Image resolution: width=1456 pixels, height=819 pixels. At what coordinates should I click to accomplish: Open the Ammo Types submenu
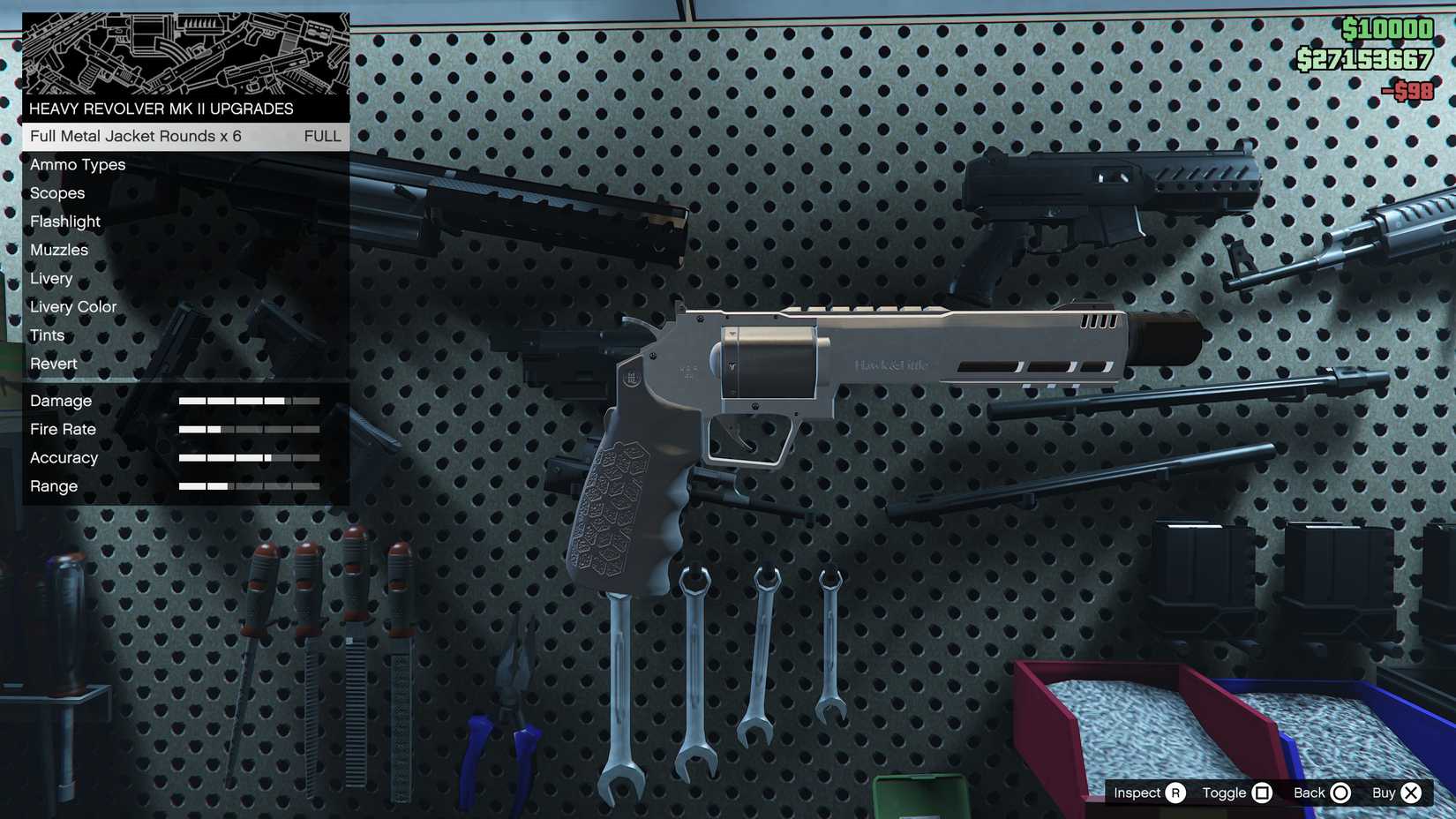(x=77, y=164)
